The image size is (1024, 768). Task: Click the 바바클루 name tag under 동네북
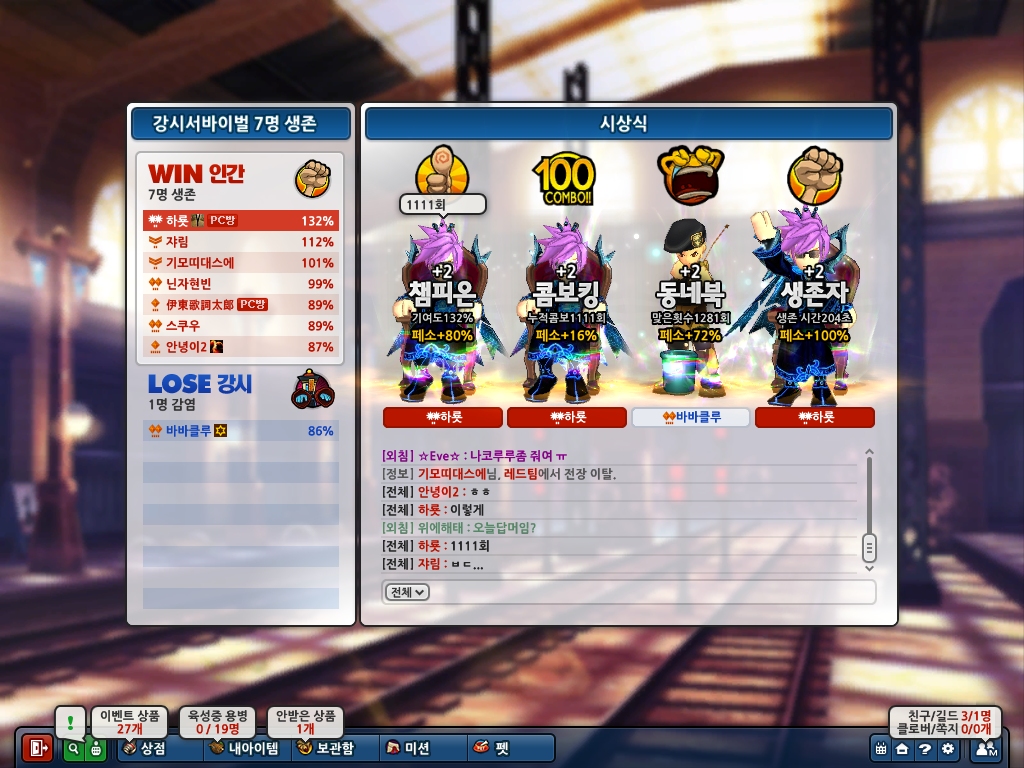(x=690, y=417)
